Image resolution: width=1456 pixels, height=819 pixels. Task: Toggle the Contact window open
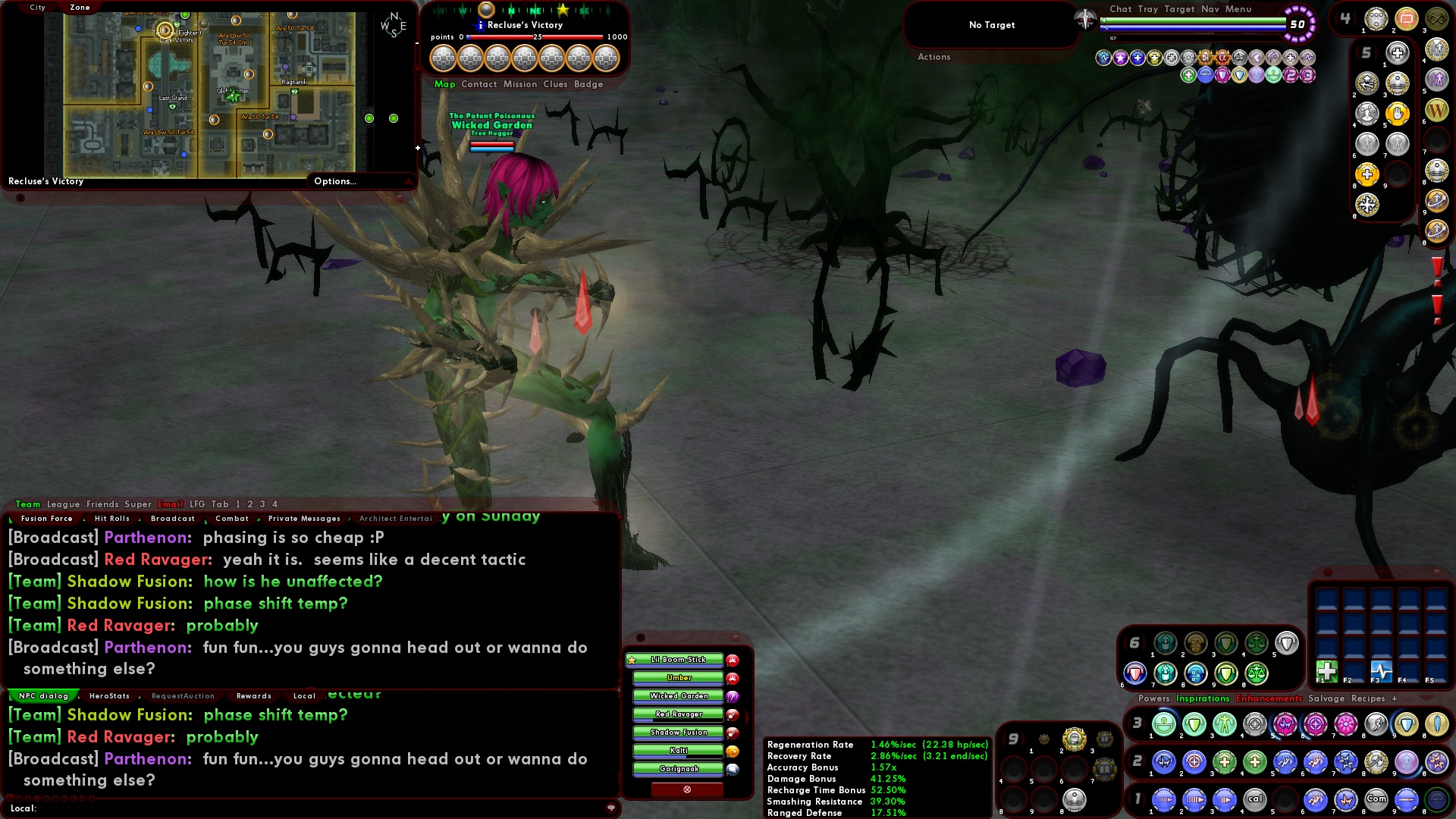click(479, 84)
